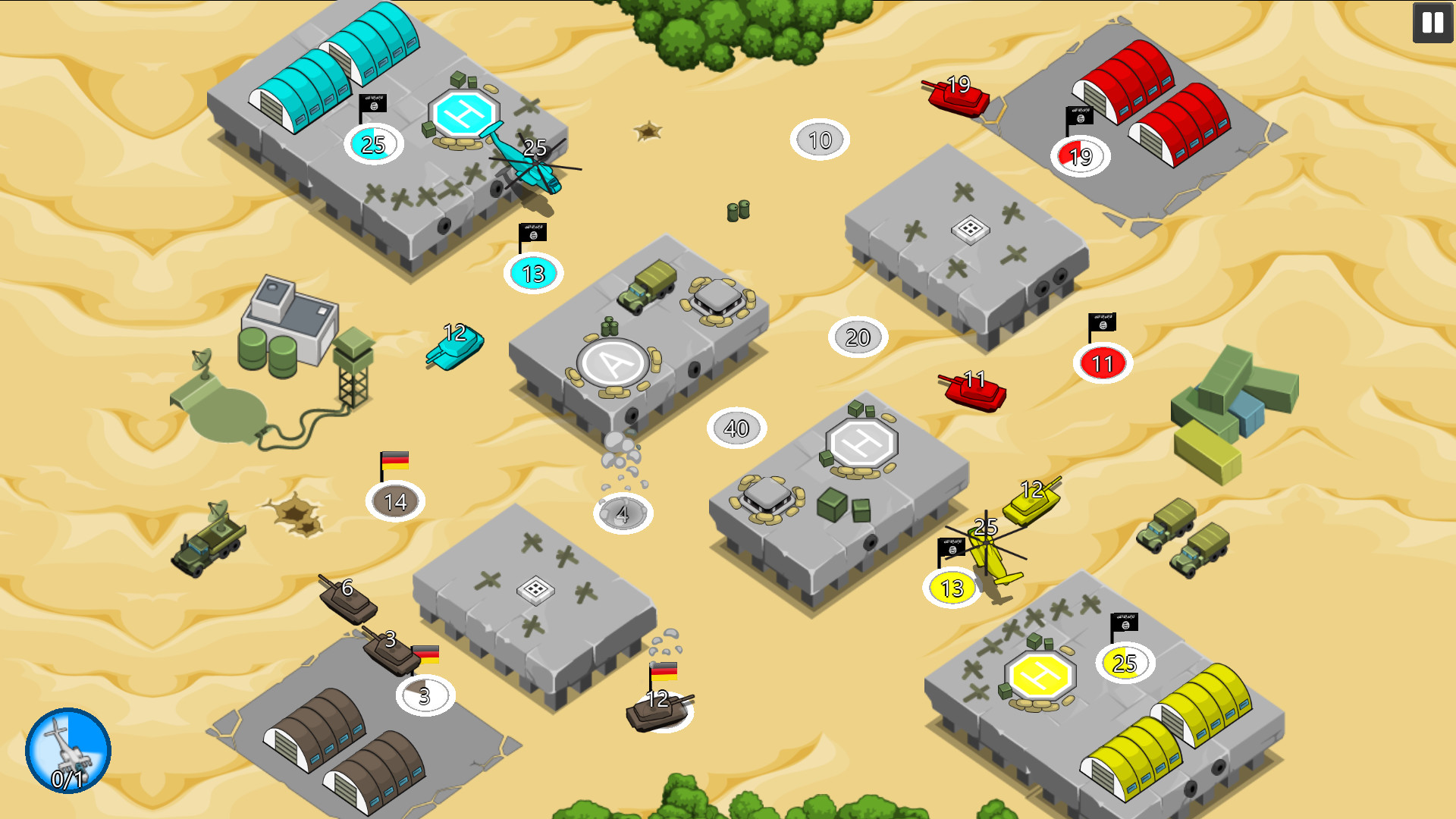
Task: Click the neutral badge showing 20
Action: click(x=857, y=337)
